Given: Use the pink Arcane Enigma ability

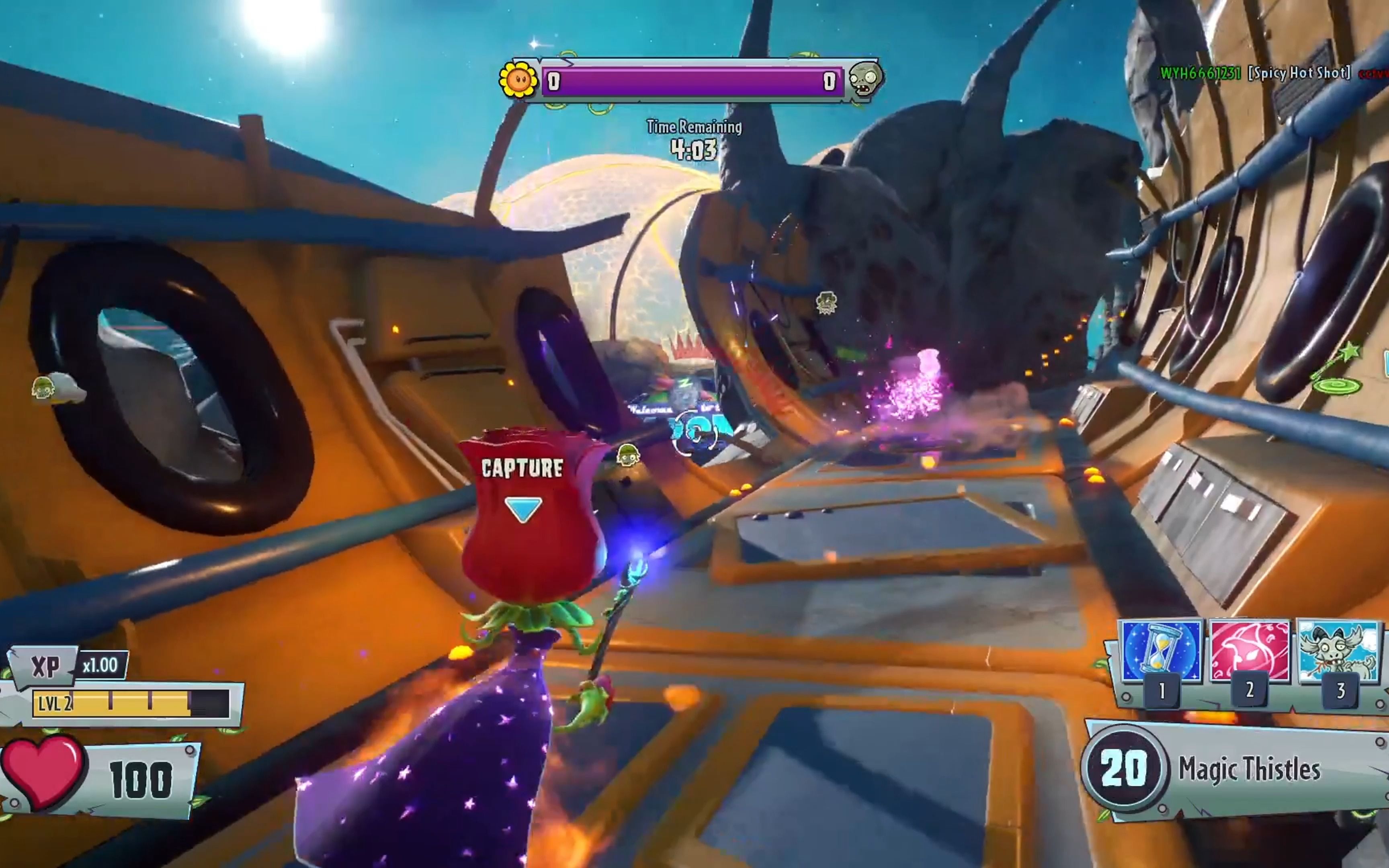Looking at the screenshot, I should (x=1250, y=651).
